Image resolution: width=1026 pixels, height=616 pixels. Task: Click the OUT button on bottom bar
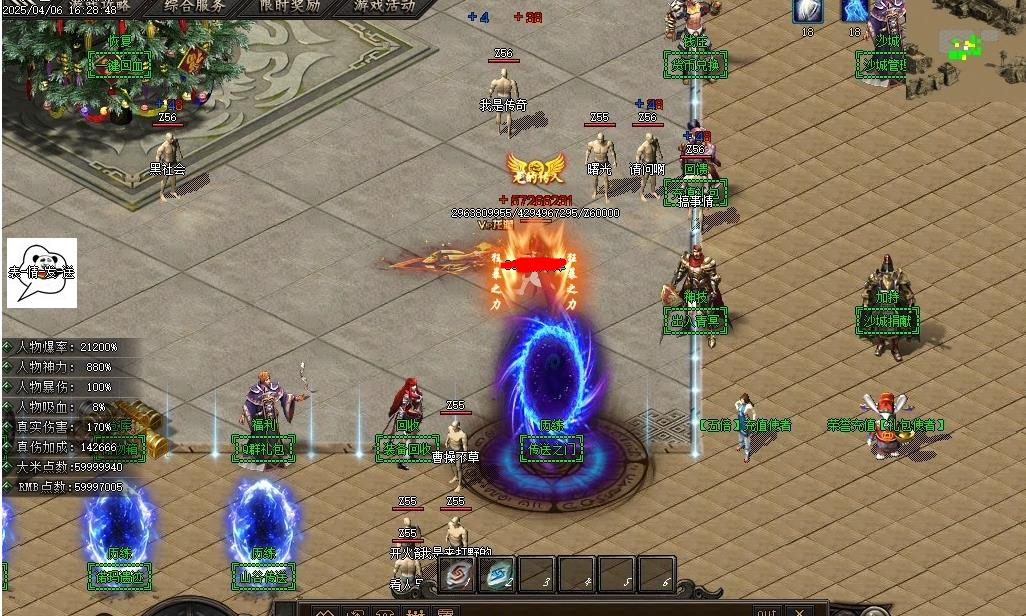pos(766,610)
